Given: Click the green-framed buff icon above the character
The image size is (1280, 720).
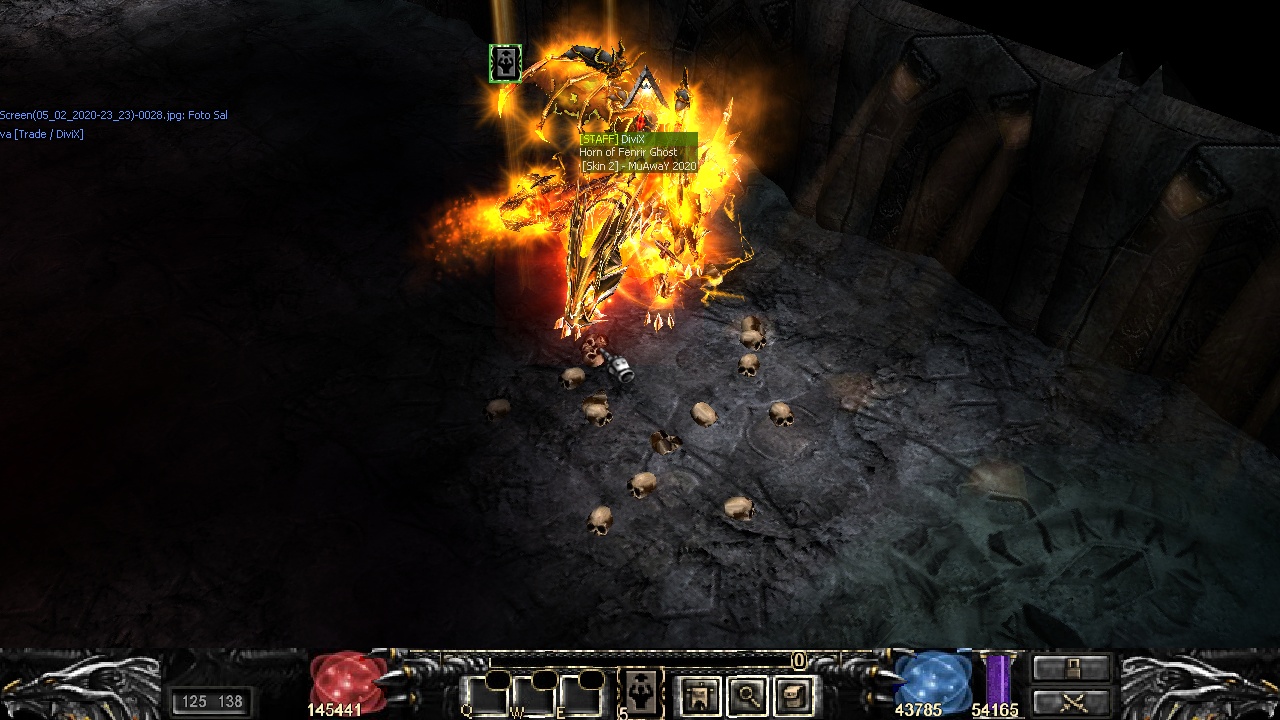Looking at the screenshot, I should pos(506,64).
